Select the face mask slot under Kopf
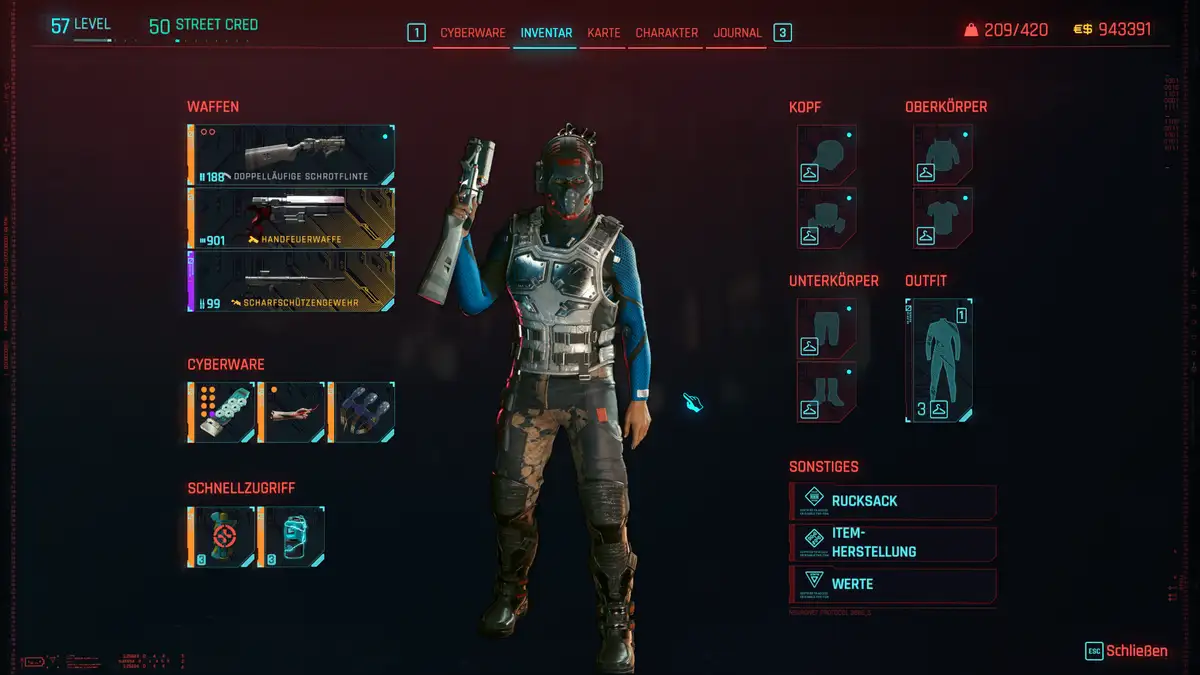The width and height of the screenshot is (1200, 675). [827, 217]
